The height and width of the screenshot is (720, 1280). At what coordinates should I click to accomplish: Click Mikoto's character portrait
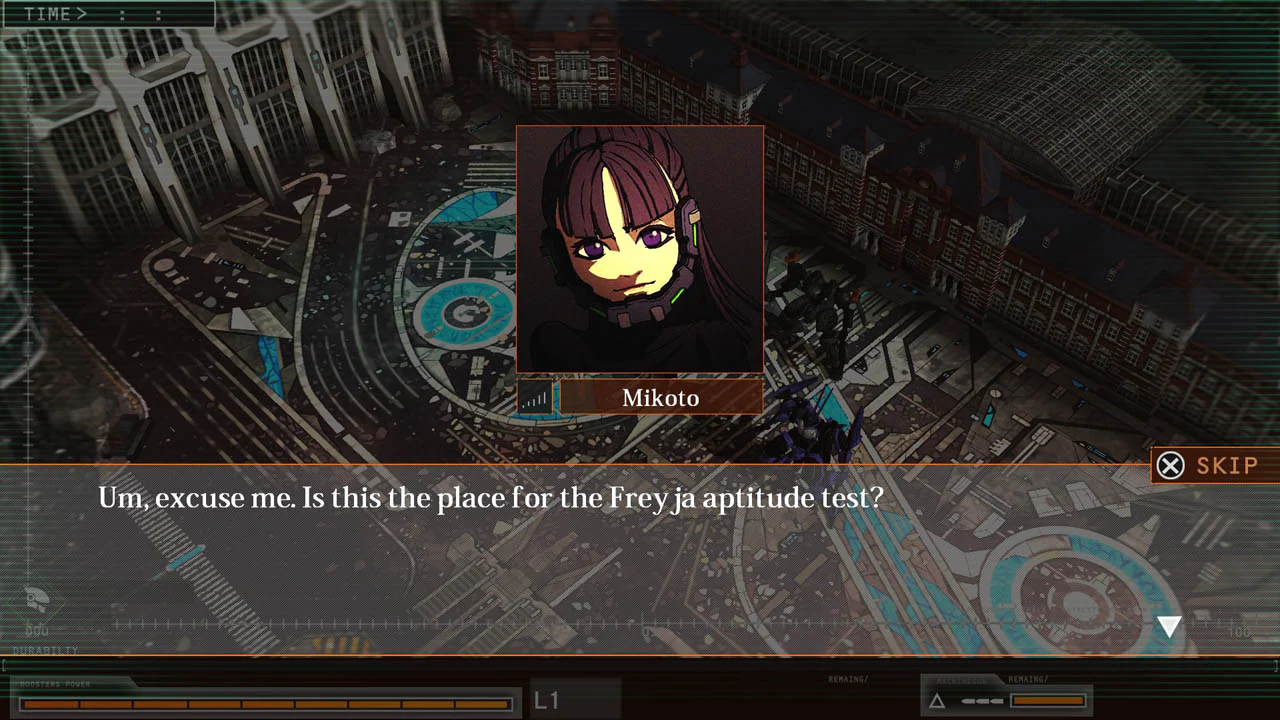pos(640,250)
